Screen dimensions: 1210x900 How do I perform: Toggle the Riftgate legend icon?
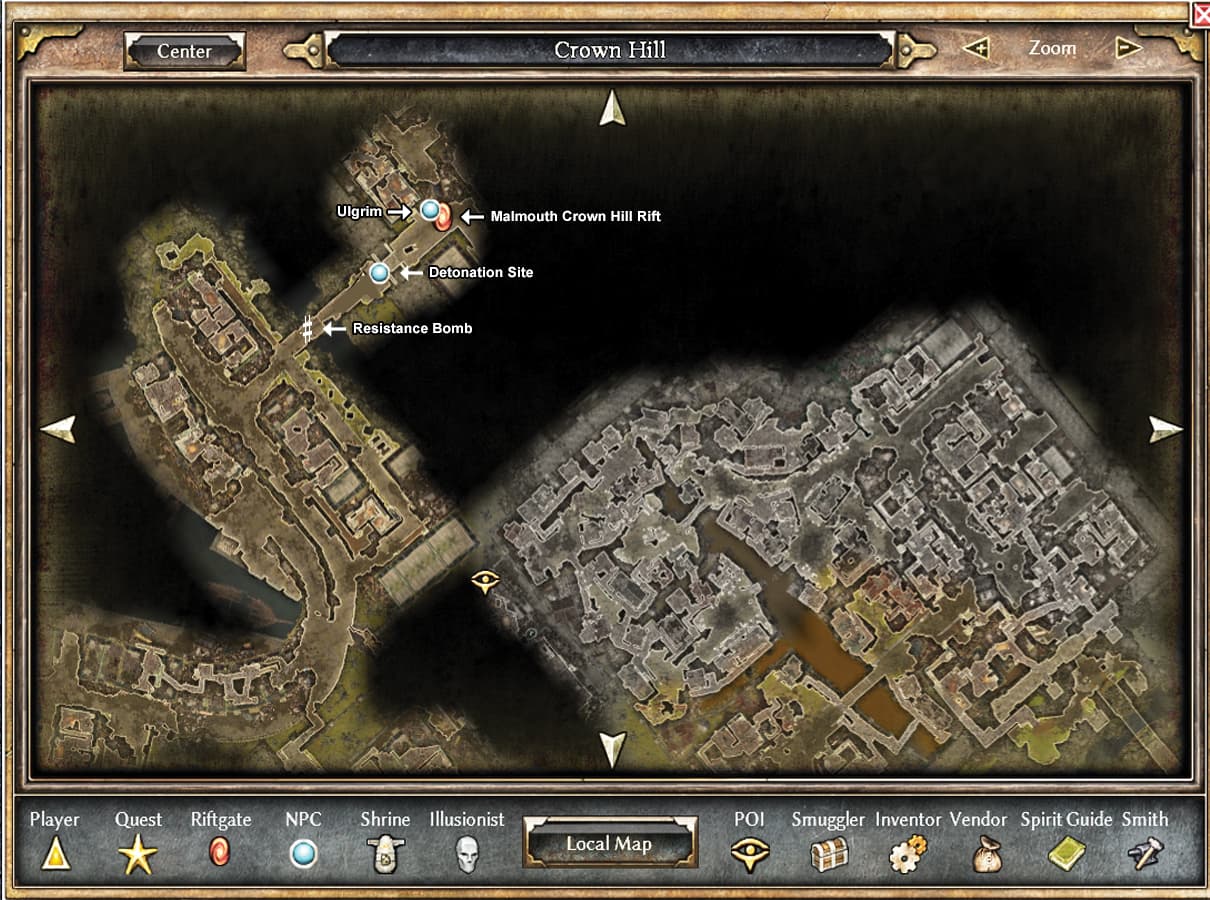coord(220,853)
